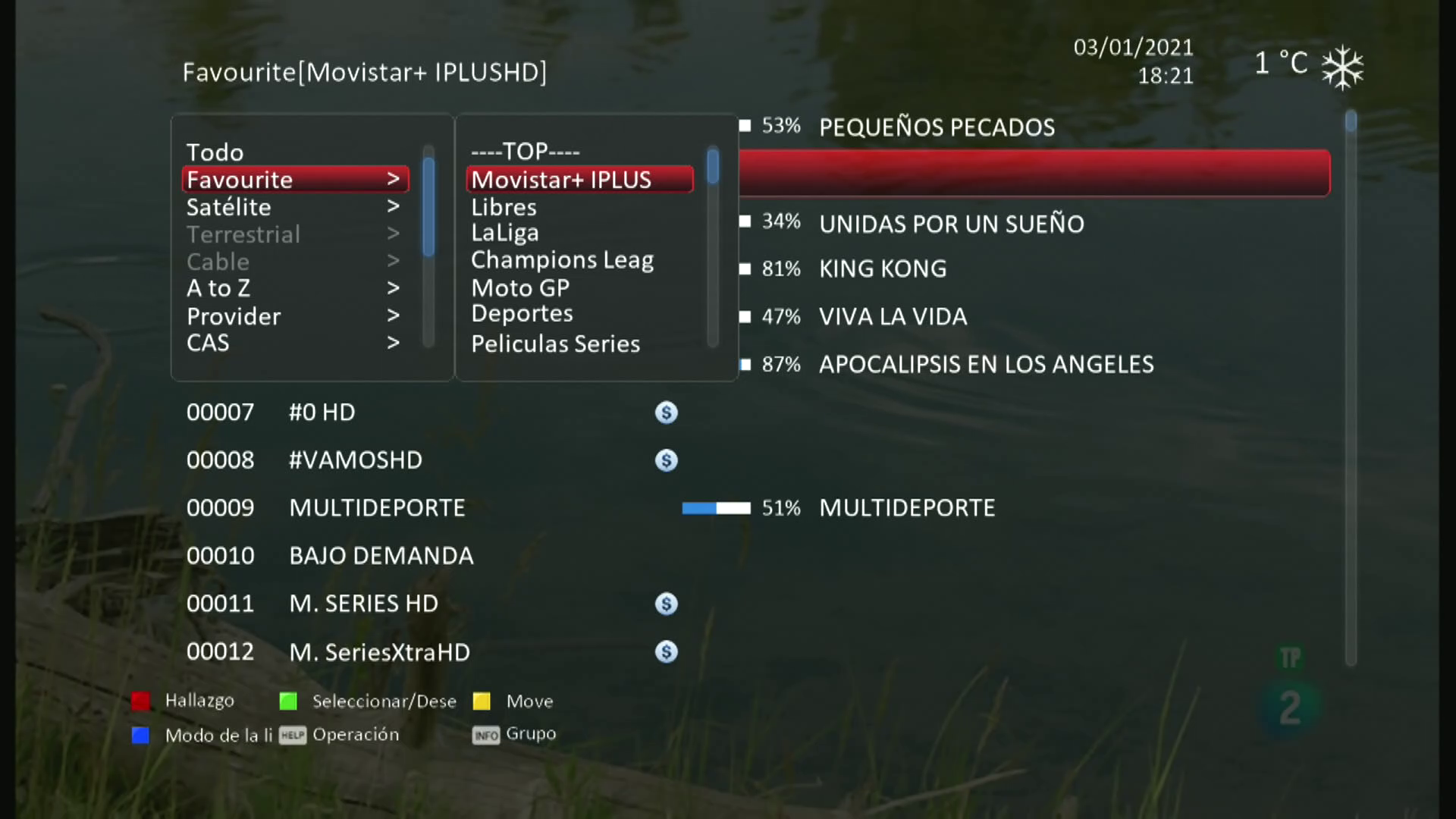
Task: Open the CAS category
Action: coord(208,343)
